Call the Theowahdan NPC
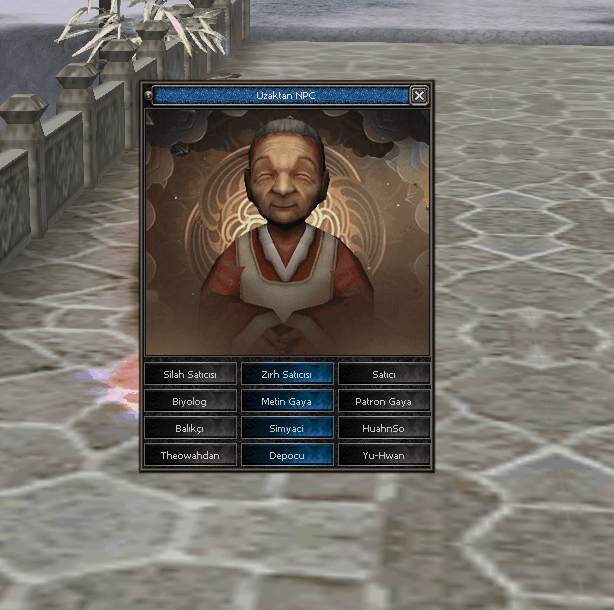614x610 pixels. coord(189,455)
